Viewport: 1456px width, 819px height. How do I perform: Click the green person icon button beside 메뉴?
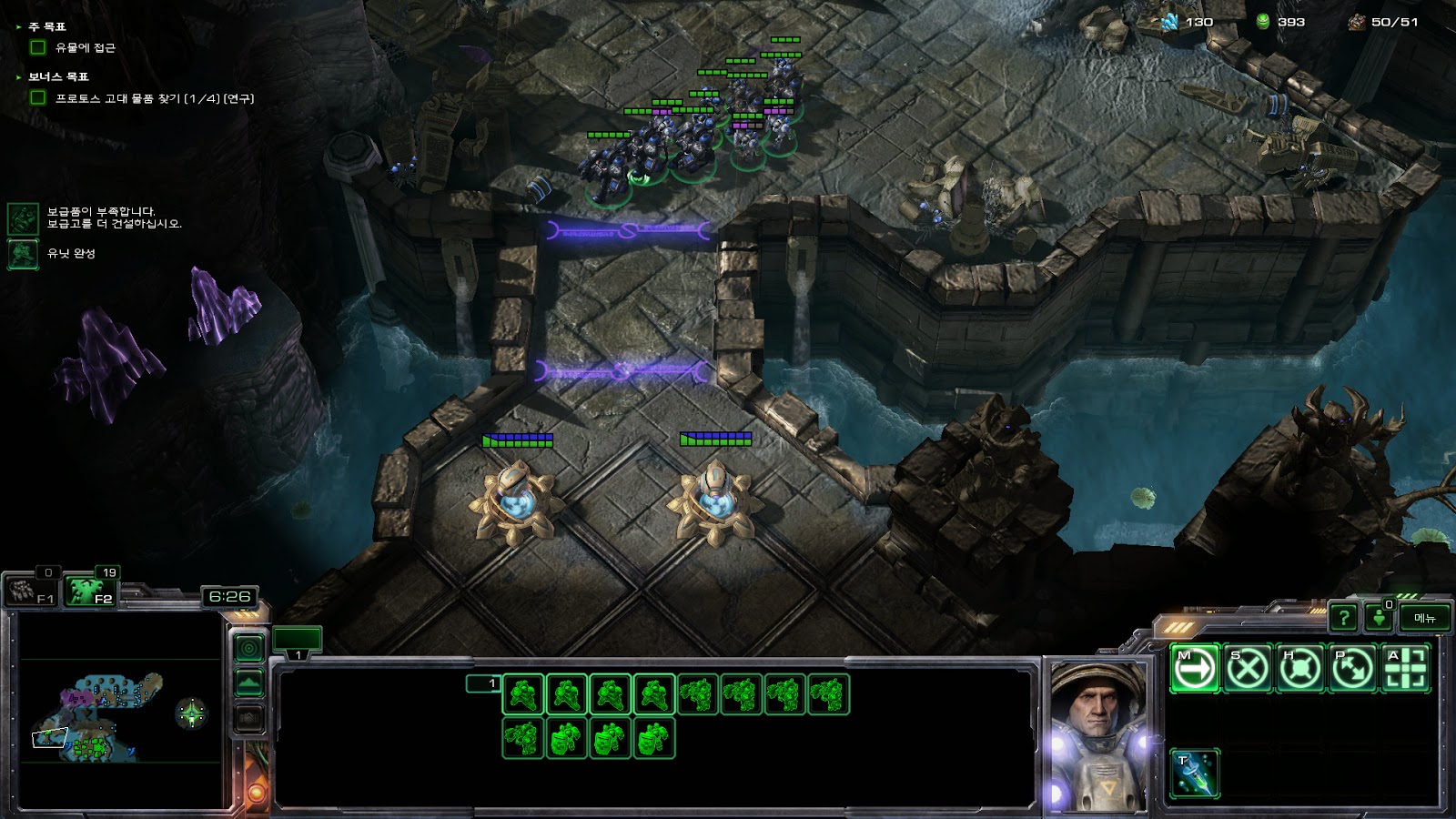pos(1379,618)
